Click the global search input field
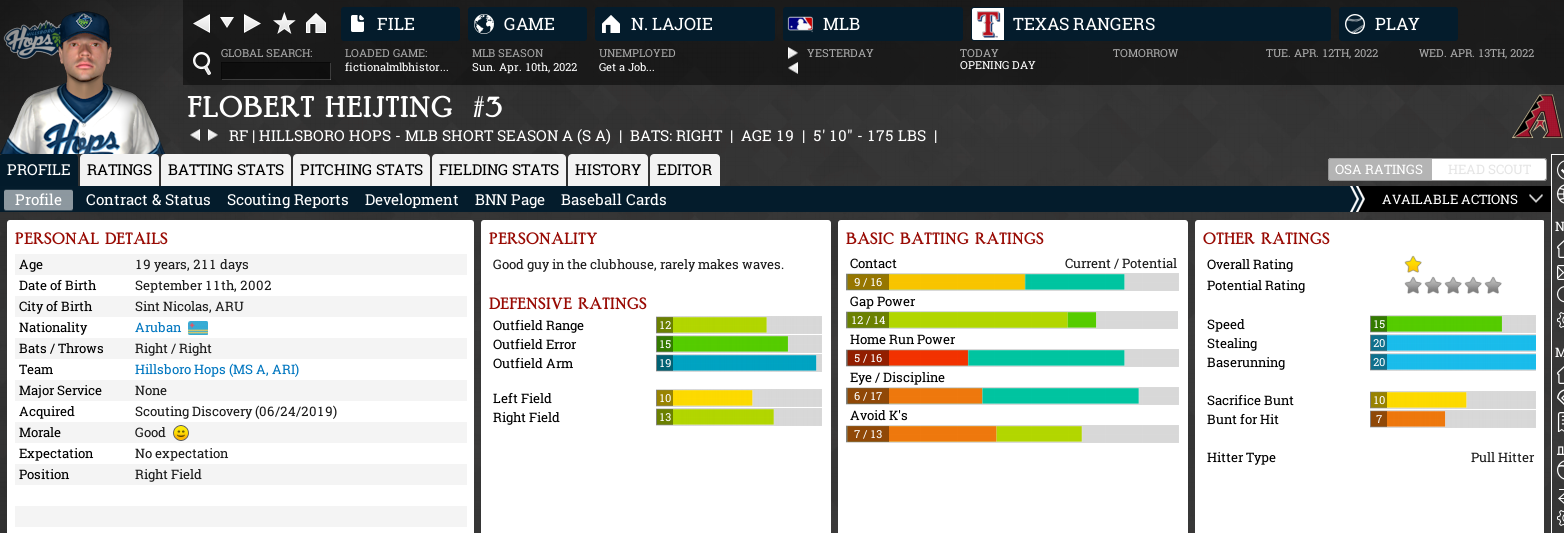Screen dimensions: 1564x533 pos(275,70)
